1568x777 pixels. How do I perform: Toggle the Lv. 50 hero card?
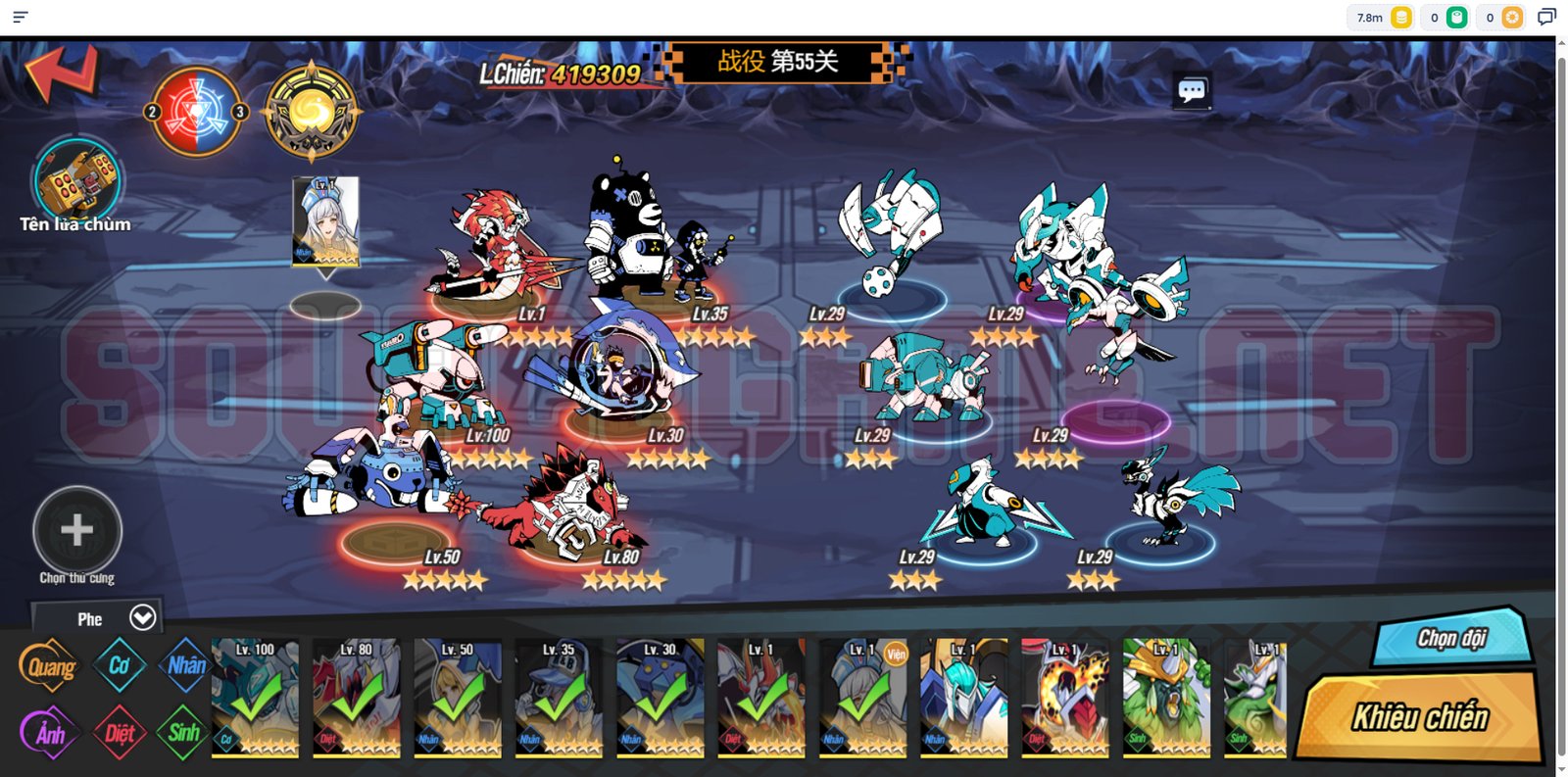pyautogui.click(x=458, y=698)
